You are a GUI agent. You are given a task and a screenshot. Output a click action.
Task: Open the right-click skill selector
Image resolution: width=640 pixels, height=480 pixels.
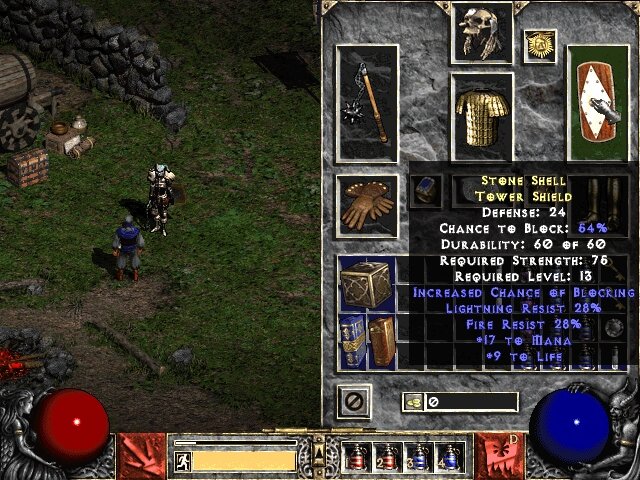tap(499, 455)
